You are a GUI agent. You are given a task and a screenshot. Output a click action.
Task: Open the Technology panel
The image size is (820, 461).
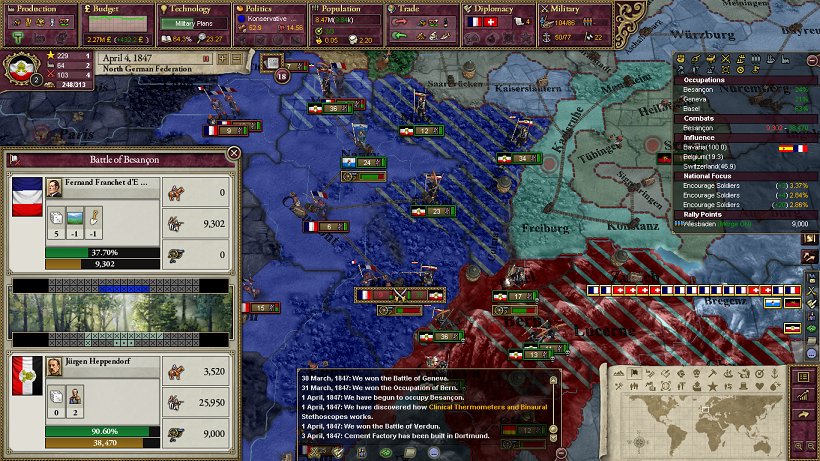(x=192, y=9)
